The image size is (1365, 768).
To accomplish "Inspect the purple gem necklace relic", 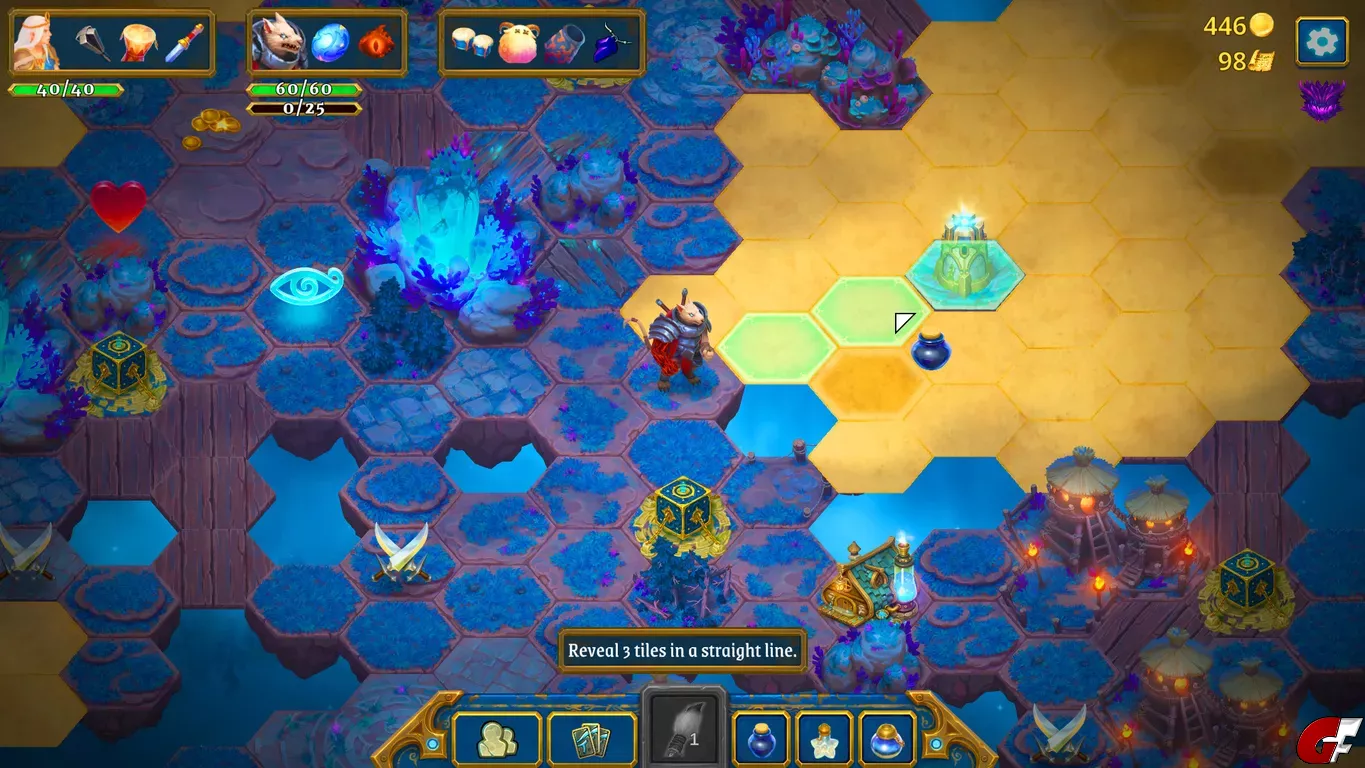I will 609,43.
